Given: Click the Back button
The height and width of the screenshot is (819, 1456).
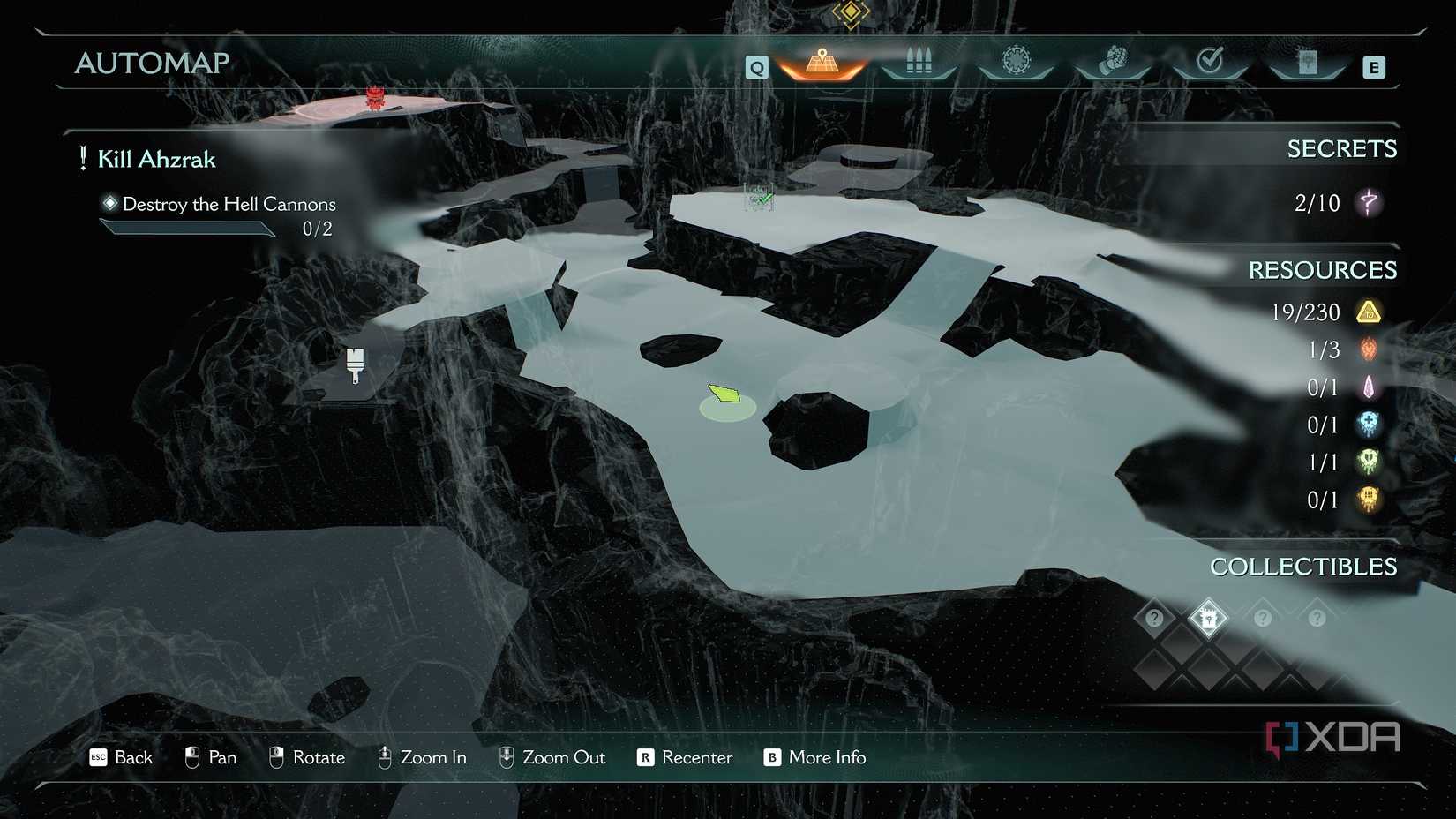Looking at the screenshot, I should tap(122, 758).
